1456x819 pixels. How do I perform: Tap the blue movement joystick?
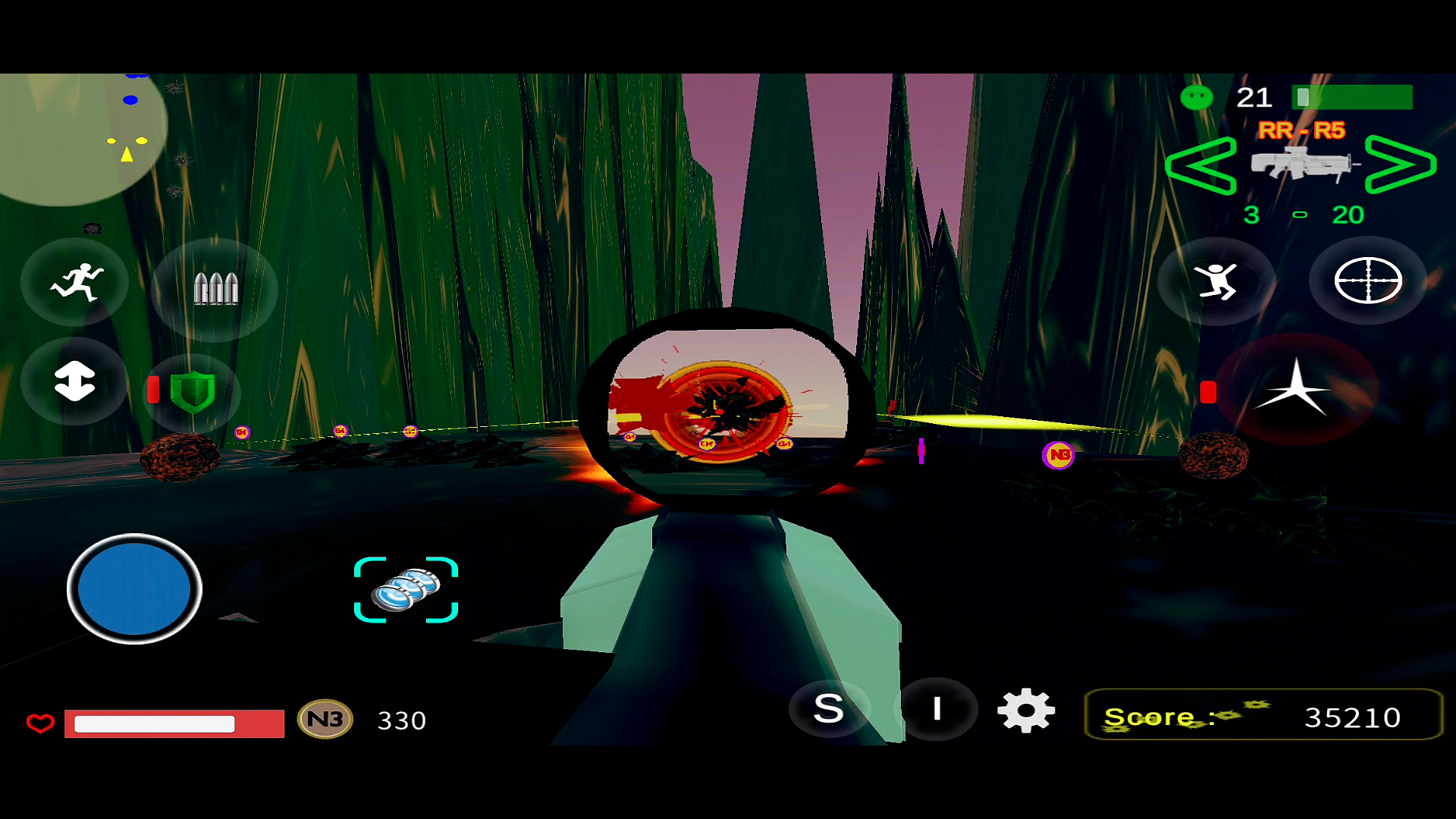tap(134, 589)
